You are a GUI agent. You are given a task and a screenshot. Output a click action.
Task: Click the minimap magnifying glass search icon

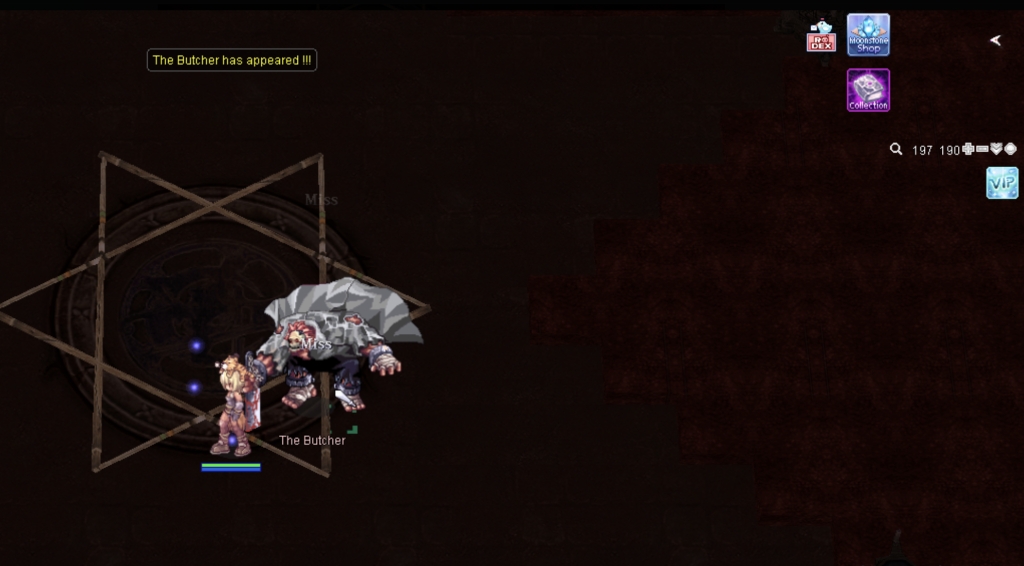896,149
